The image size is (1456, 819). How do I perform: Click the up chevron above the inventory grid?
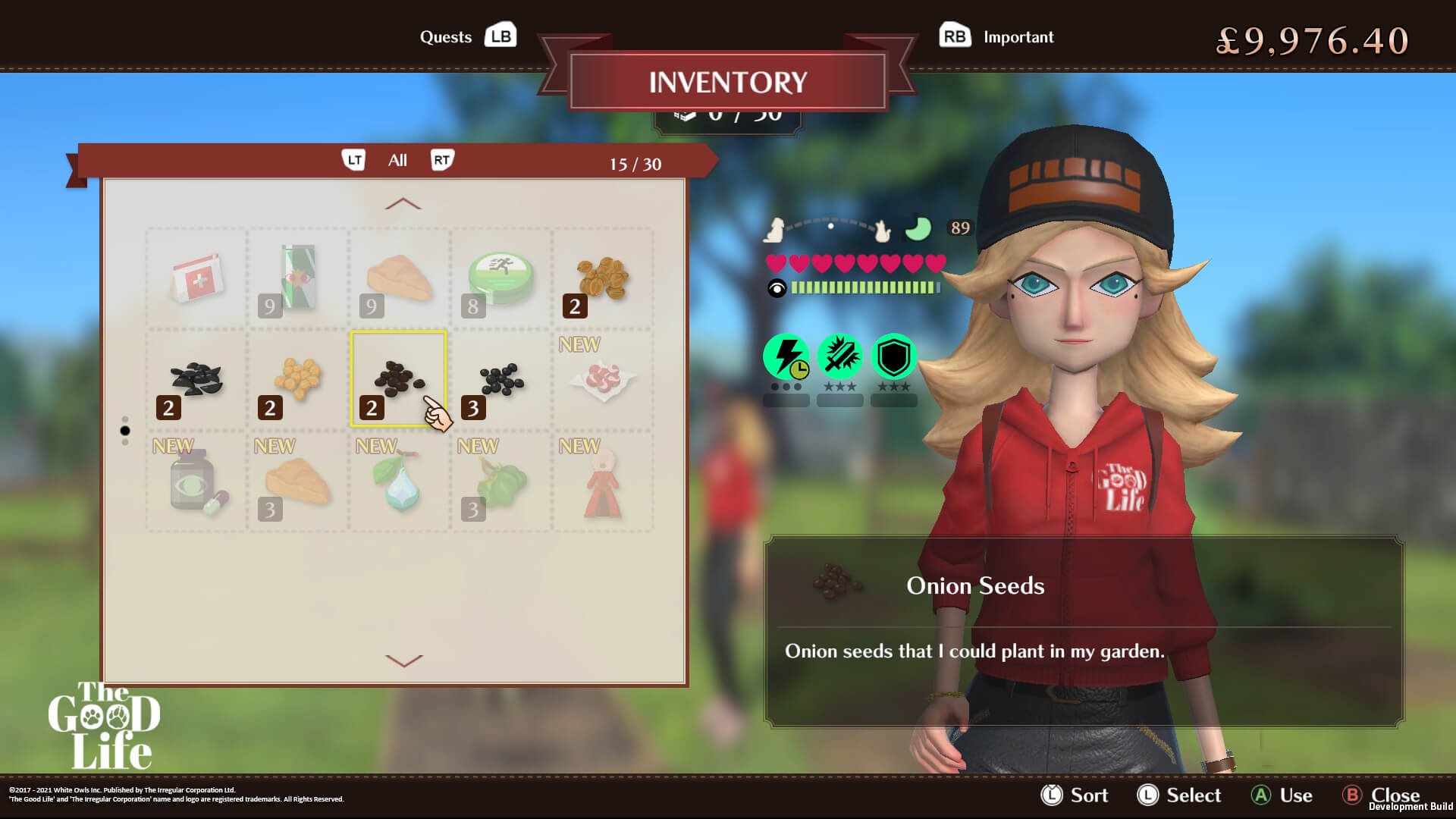click(403, 203)
